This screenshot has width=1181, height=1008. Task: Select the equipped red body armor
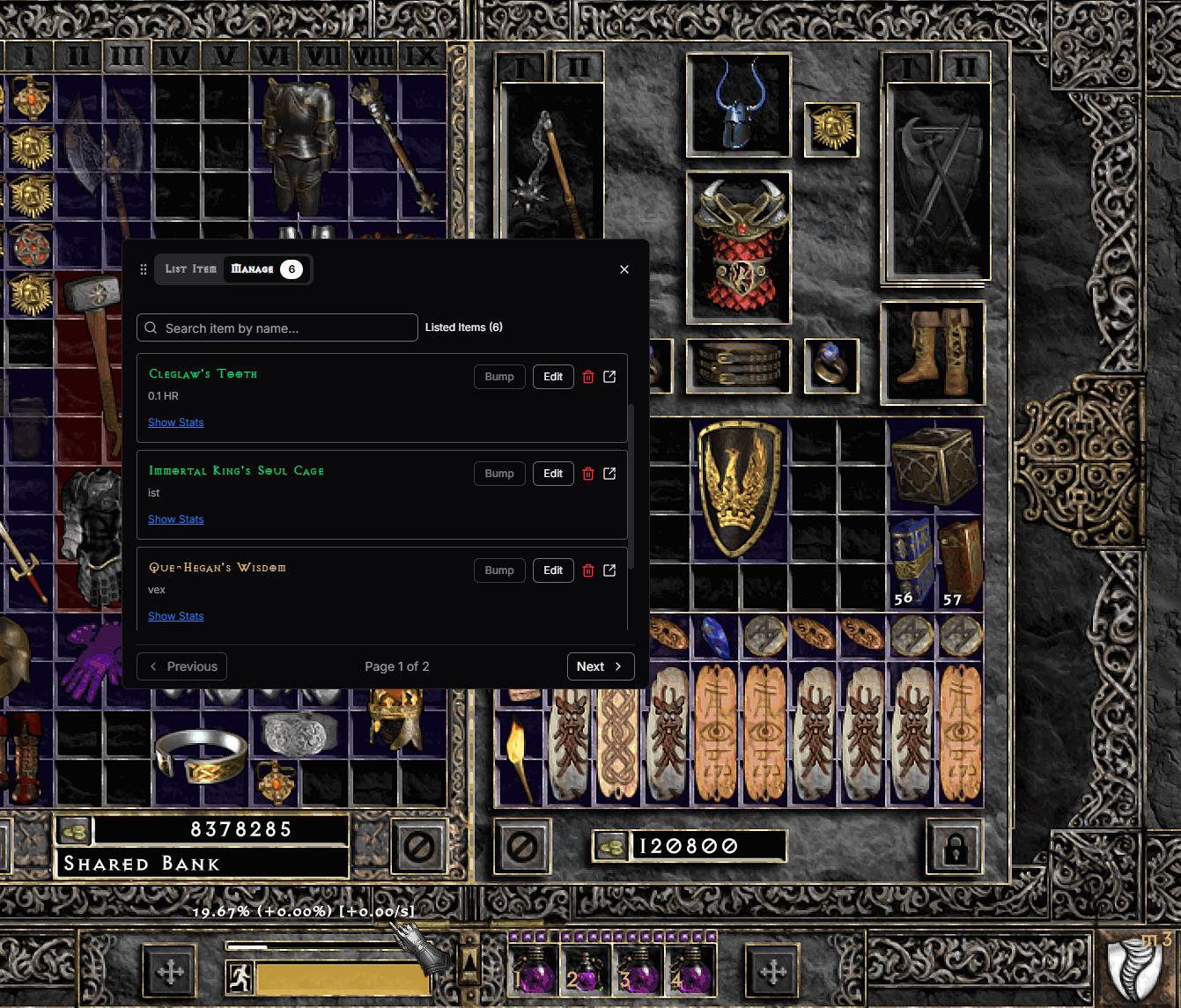point(738,247)
